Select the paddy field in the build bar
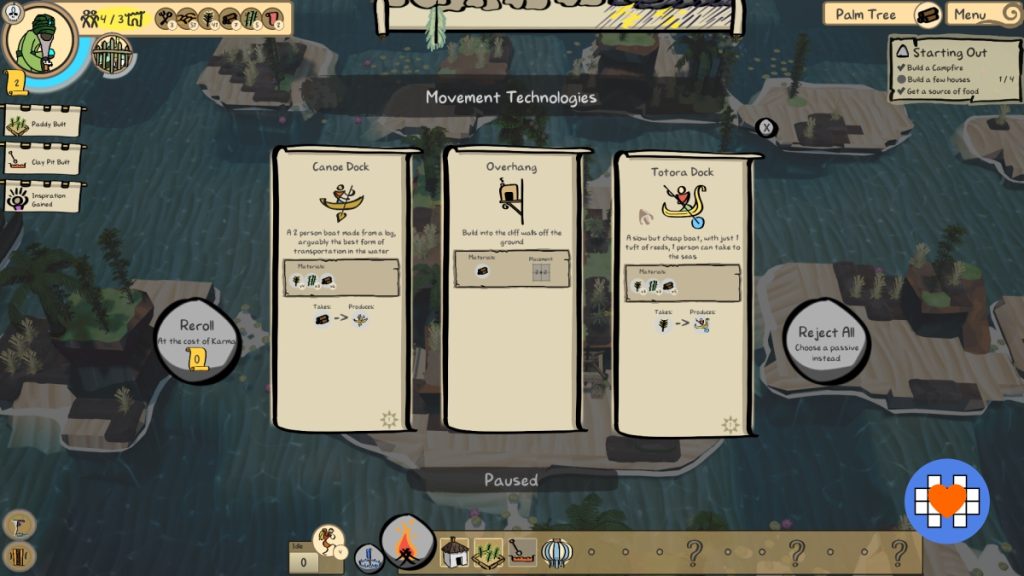 (487, 551)
